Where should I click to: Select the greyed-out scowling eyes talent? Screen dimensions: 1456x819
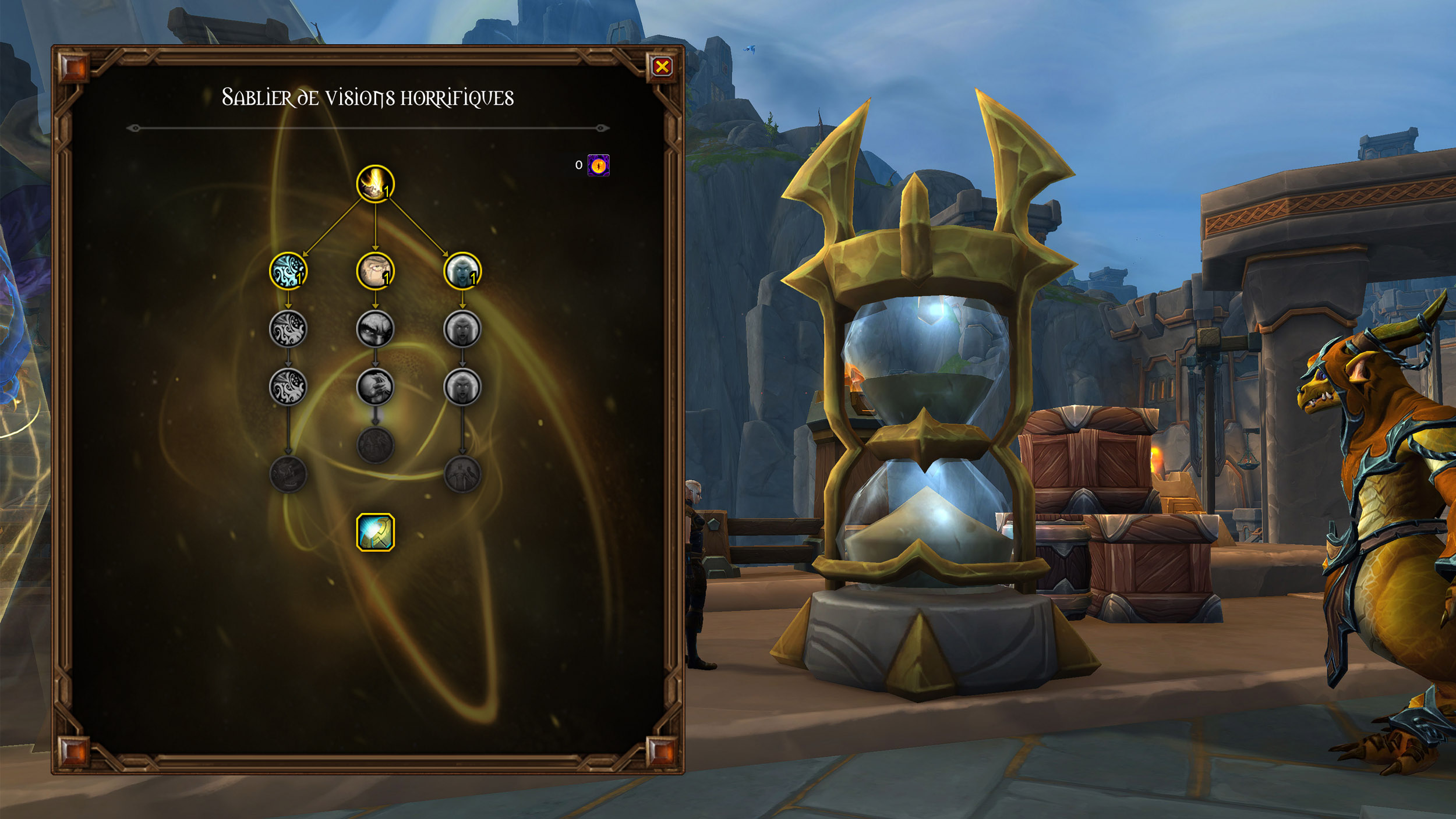375,329
